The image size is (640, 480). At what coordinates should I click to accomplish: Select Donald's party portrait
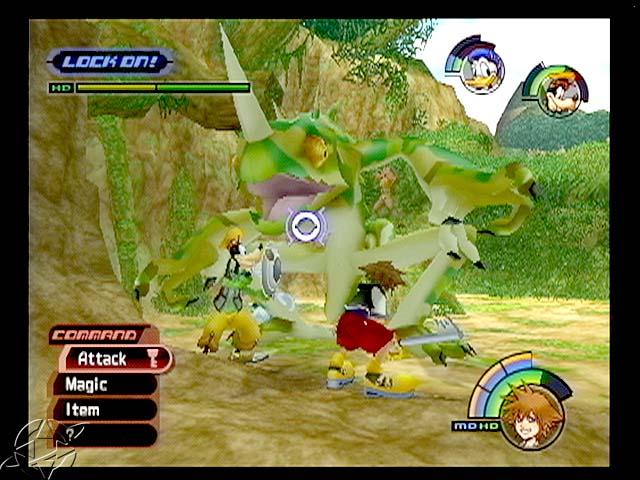(x=480, y=67)
